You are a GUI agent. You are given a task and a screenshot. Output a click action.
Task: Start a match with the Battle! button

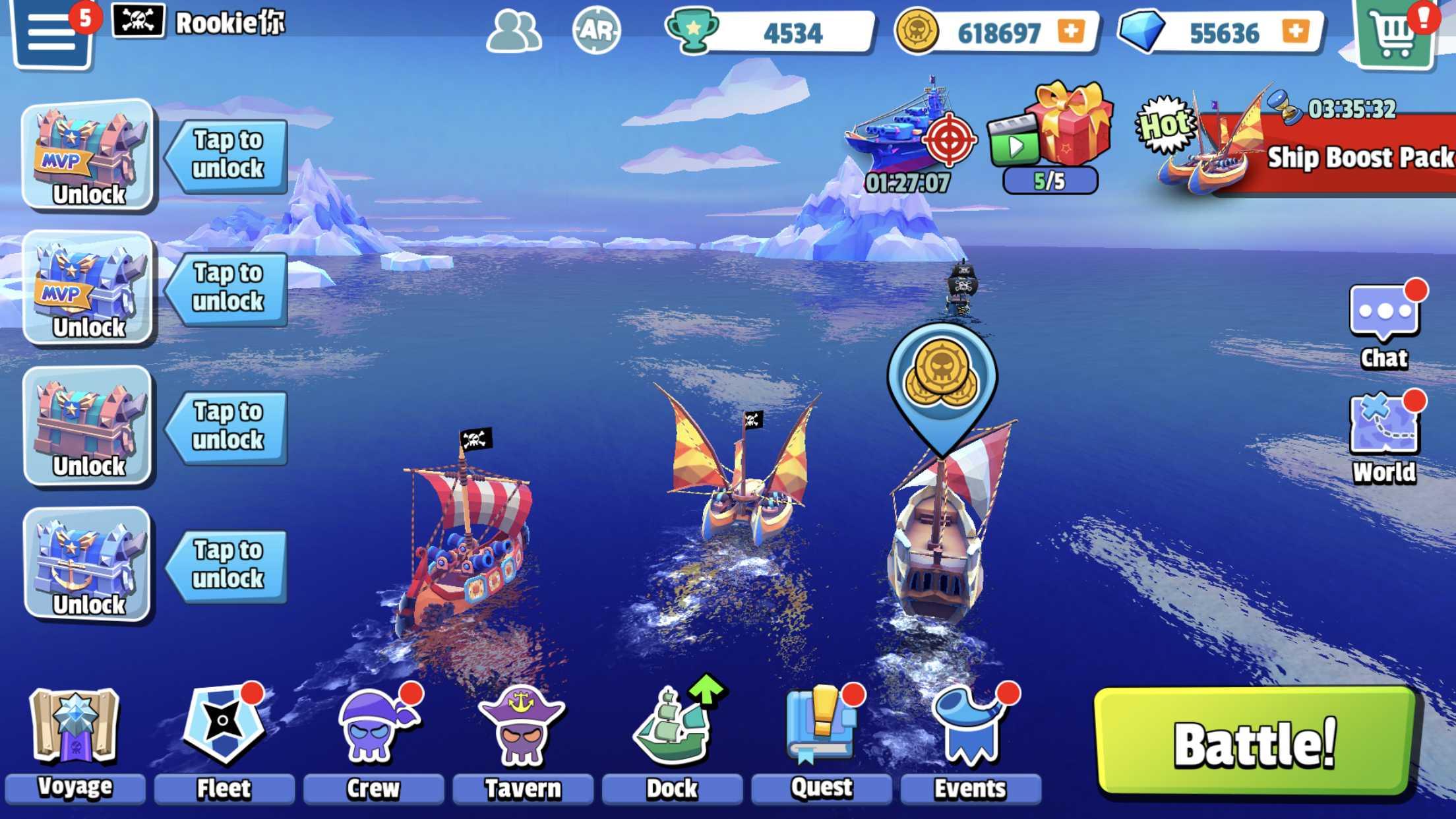pyautogui.click(x=1254, y=743)
